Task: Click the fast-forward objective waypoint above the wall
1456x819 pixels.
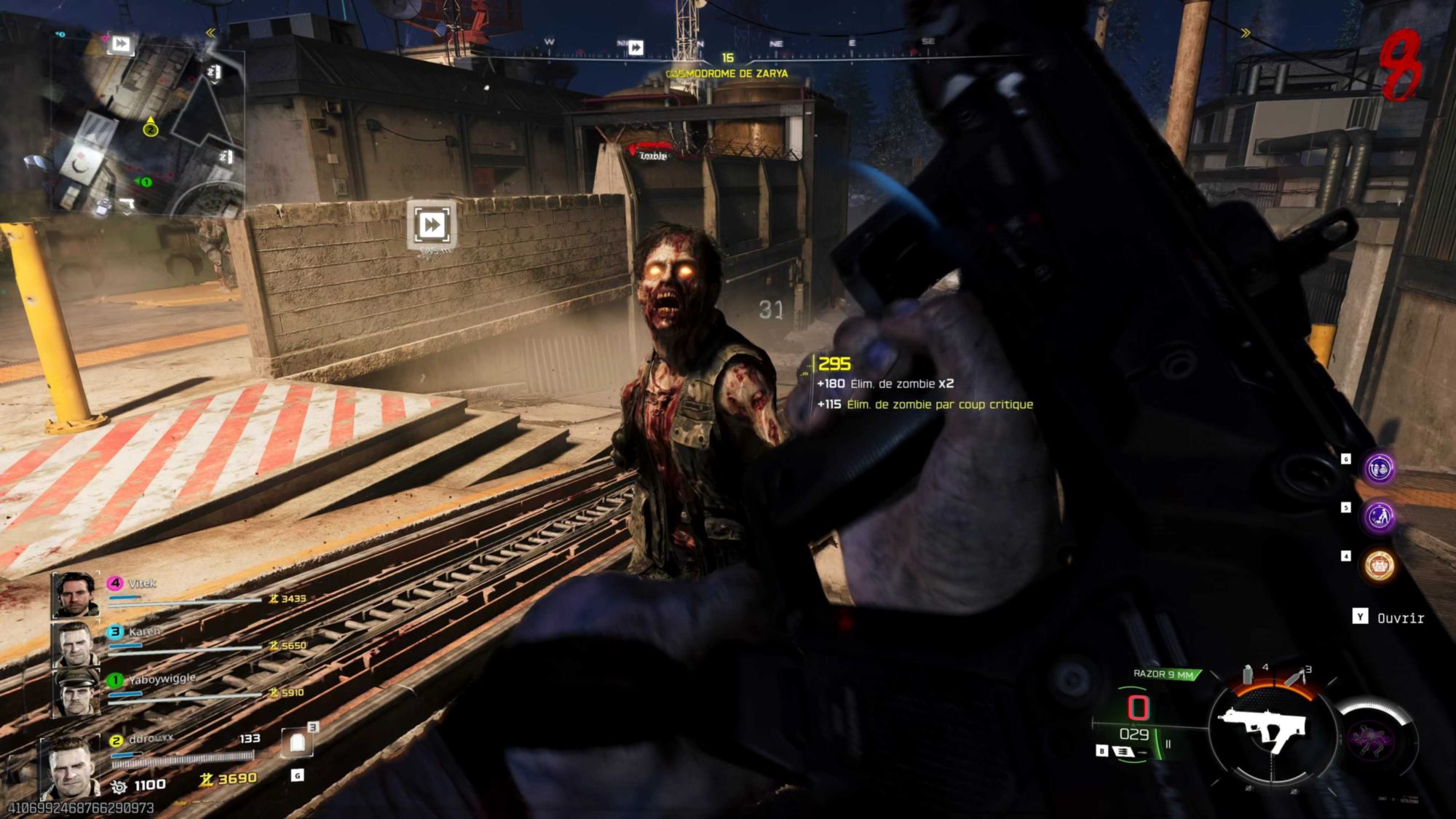Action: [431, 224]
